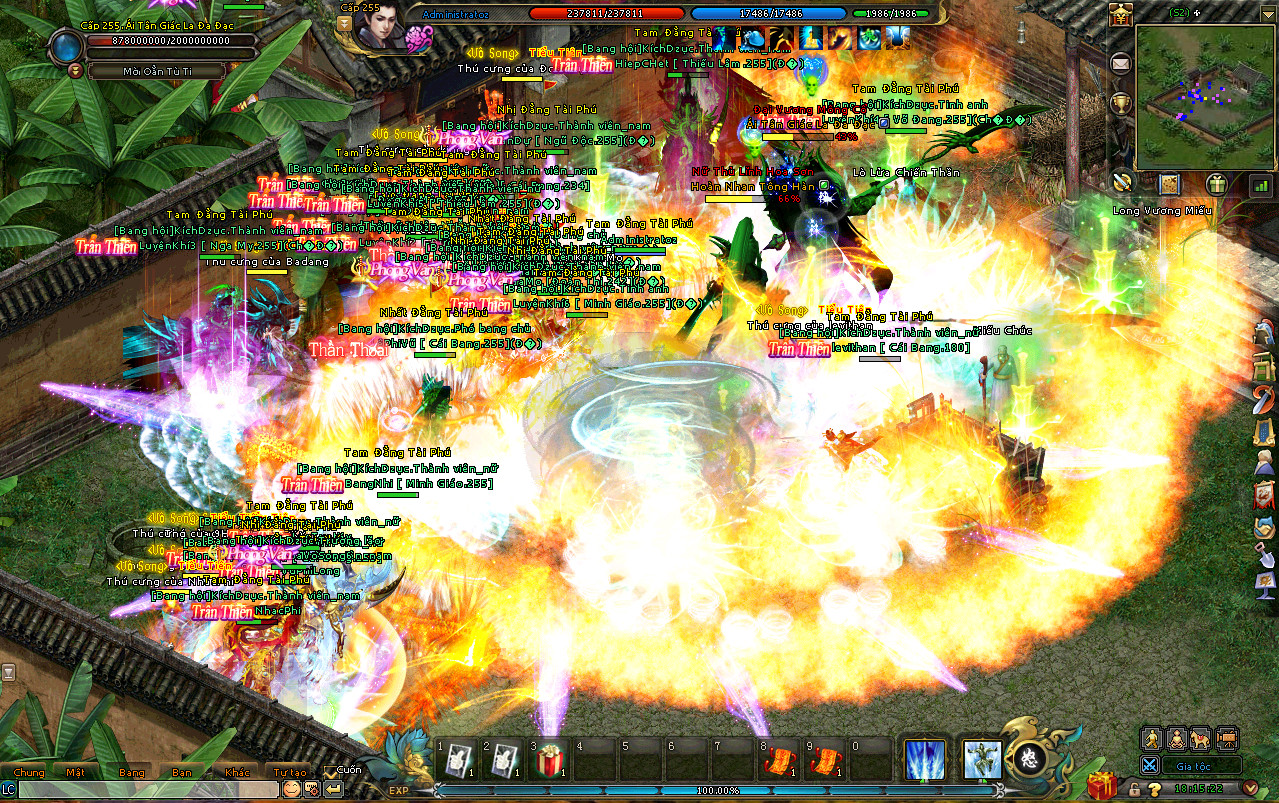Viewport: 1279px width, 803px height.
Task: Show the Khác chat tab
Action: point(237,772)
